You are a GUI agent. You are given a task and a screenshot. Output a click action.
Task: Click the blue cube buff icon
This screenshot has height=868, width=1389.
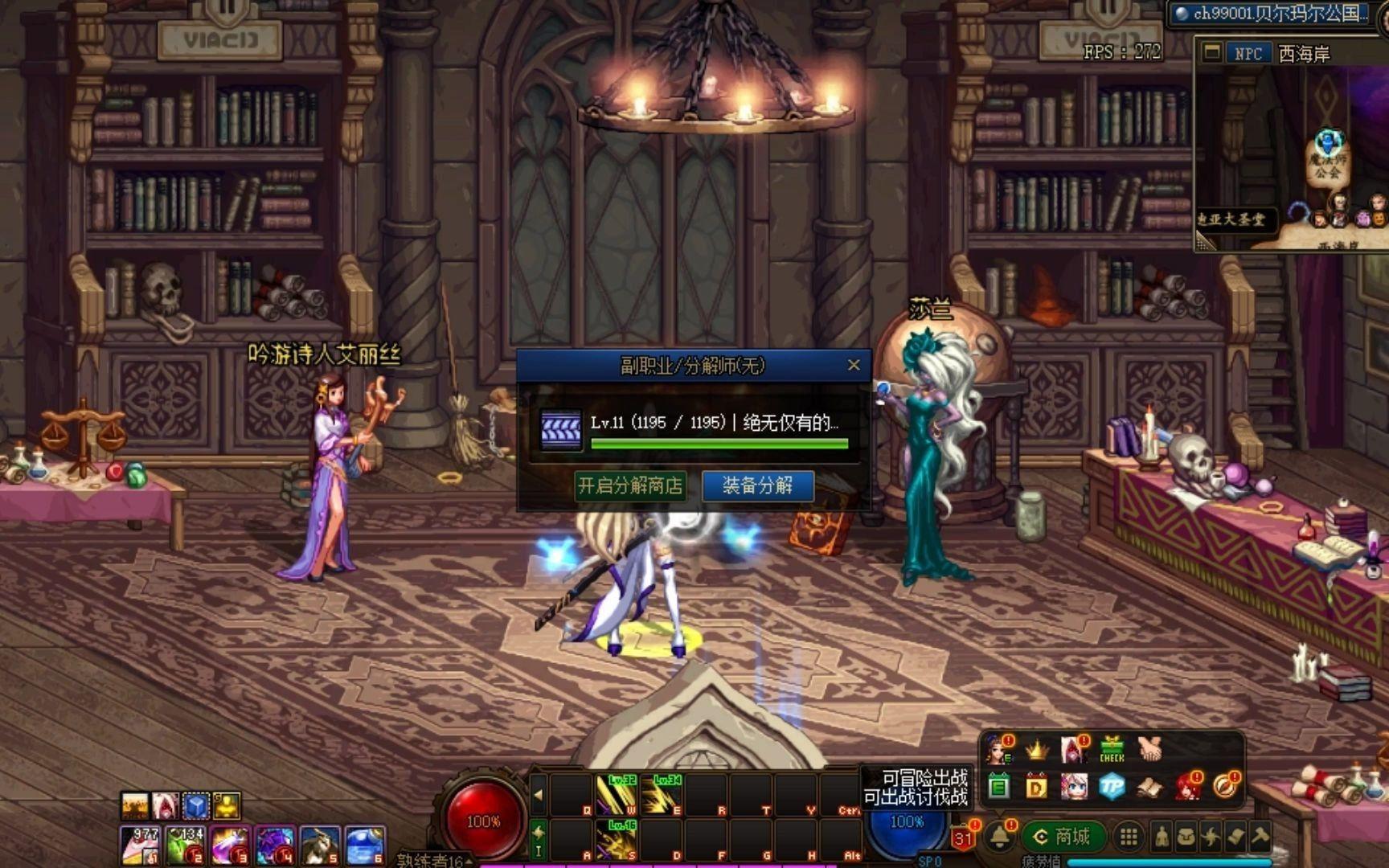196,805
